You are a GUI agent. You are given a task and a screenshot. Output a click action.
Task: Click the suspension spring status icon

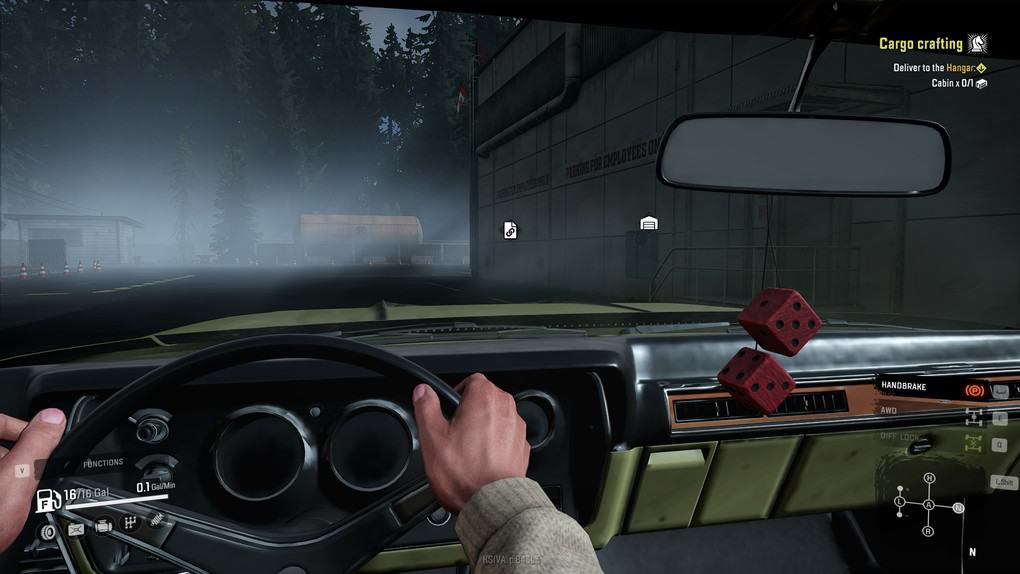point(157,519)
